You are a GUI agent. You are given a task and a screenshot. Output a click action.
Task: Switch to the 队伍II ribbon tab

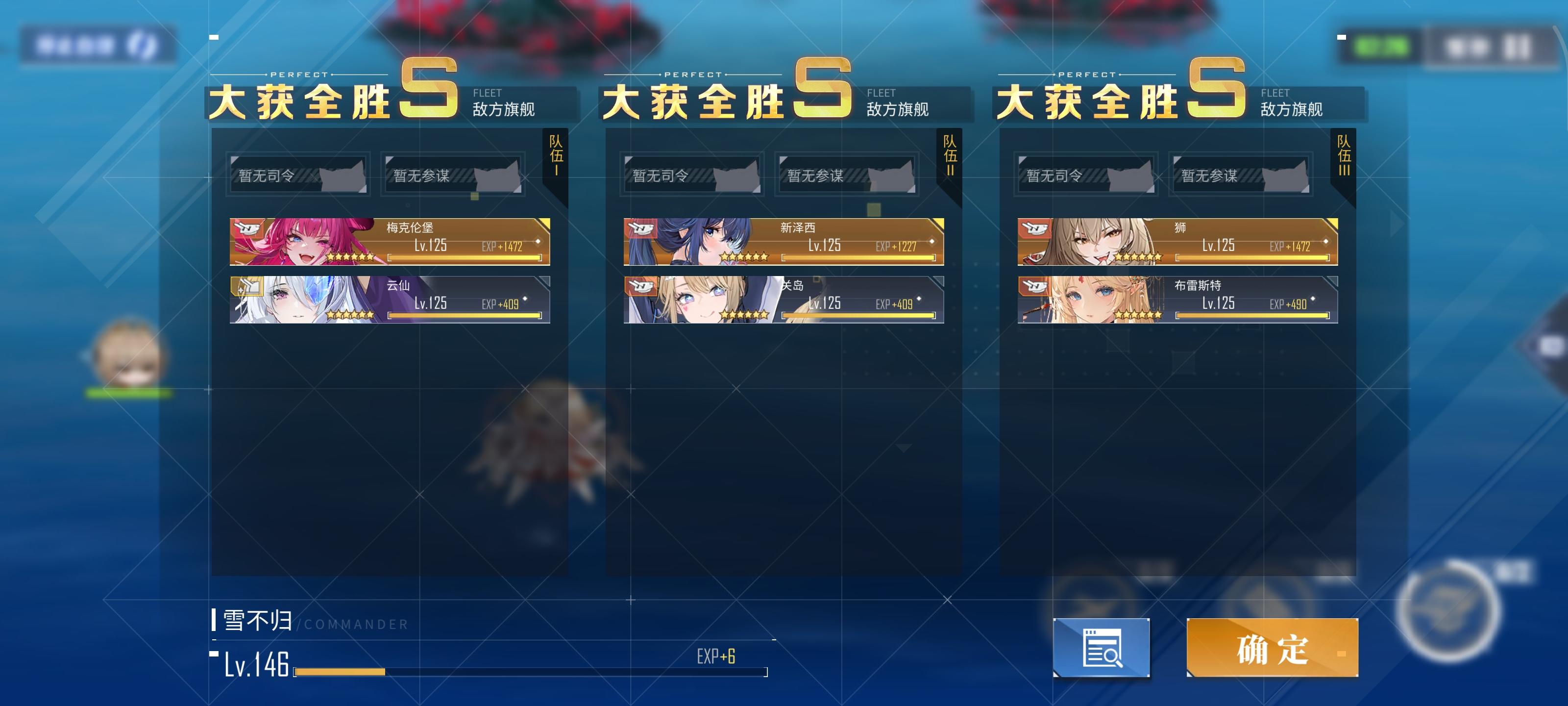point(948,157)
